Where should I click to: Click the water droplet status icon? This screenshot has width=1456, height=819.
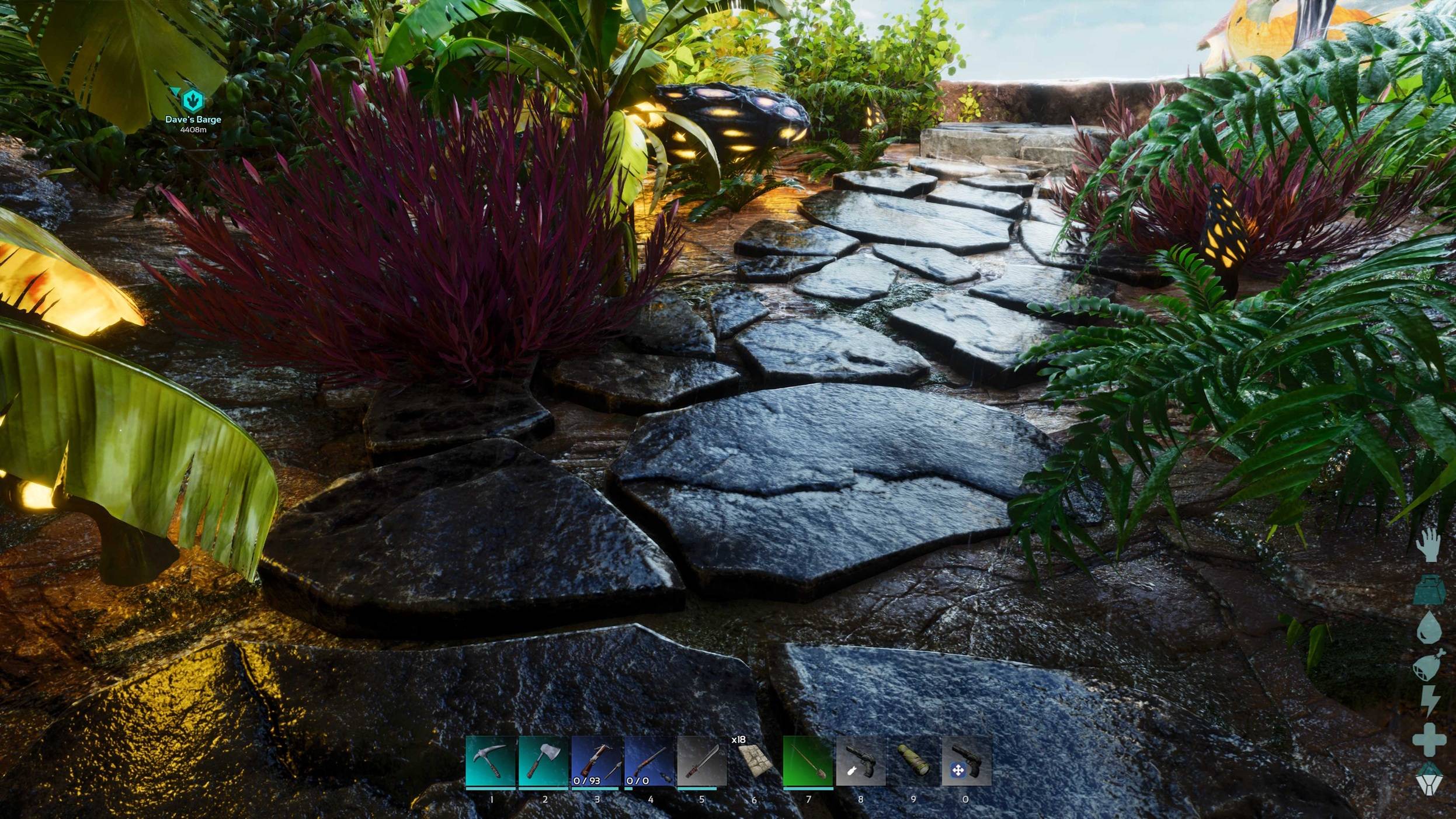[1429, 626]
